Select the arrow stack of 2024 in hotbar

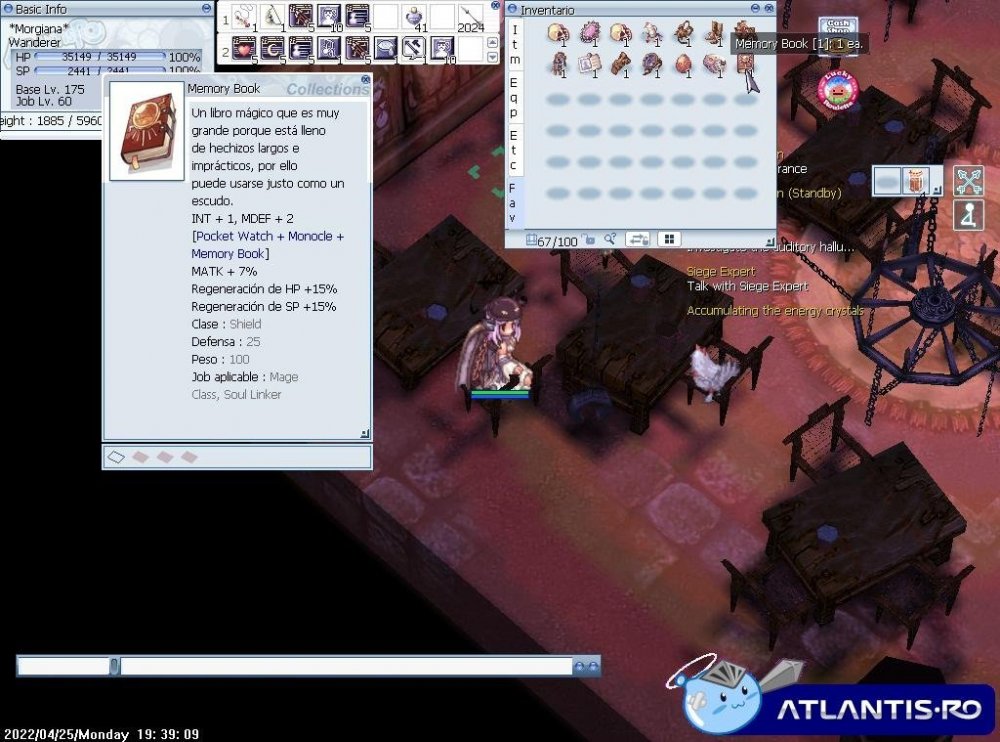coord(470,17)
